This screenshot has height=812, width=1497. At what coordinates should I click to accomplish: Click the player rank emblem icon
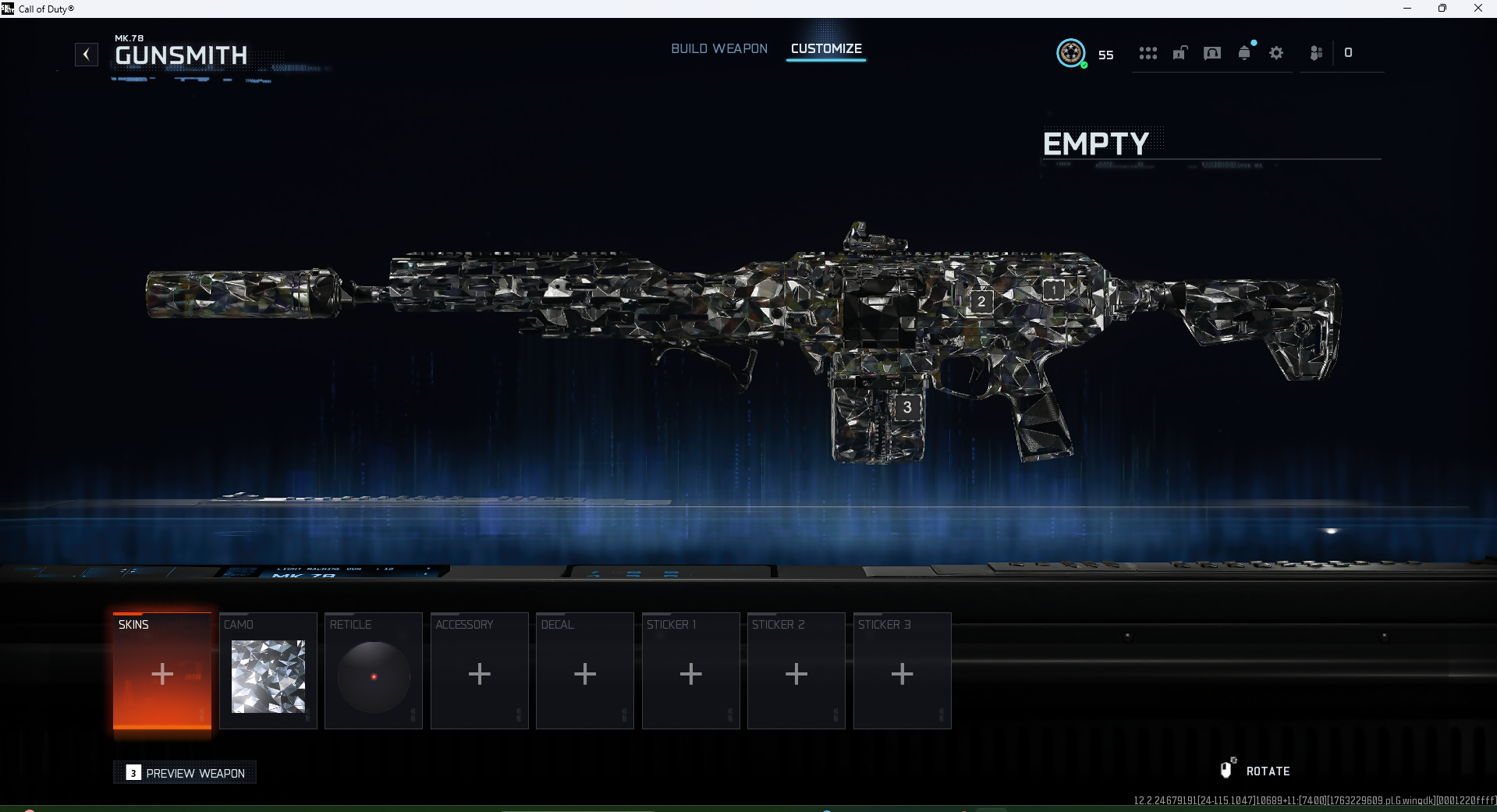tap(1071, 53)
